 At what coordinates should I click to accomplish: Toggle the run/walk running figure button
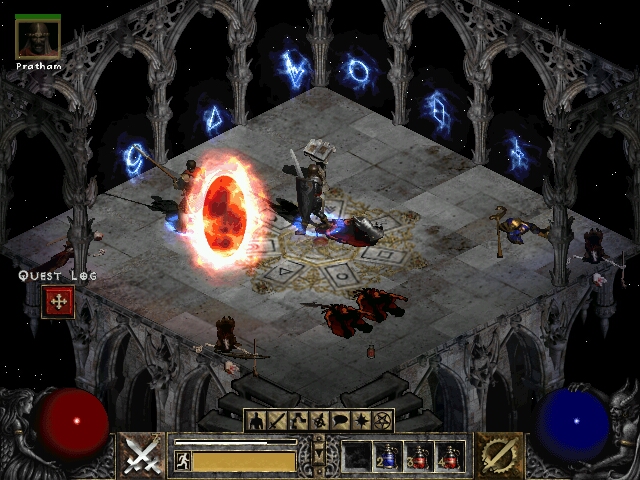(182, 461)
